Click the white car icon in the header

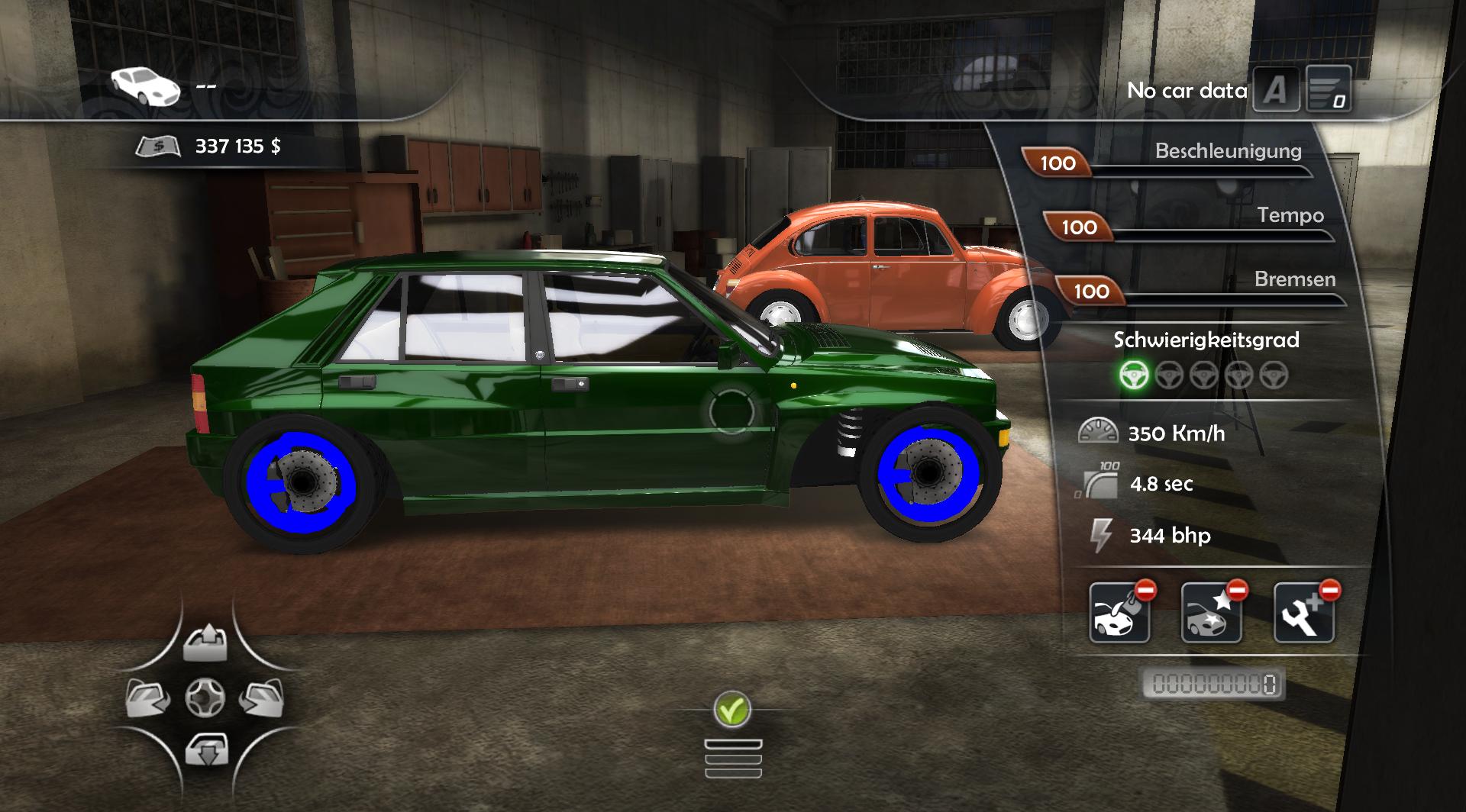[x=145, y=85]
